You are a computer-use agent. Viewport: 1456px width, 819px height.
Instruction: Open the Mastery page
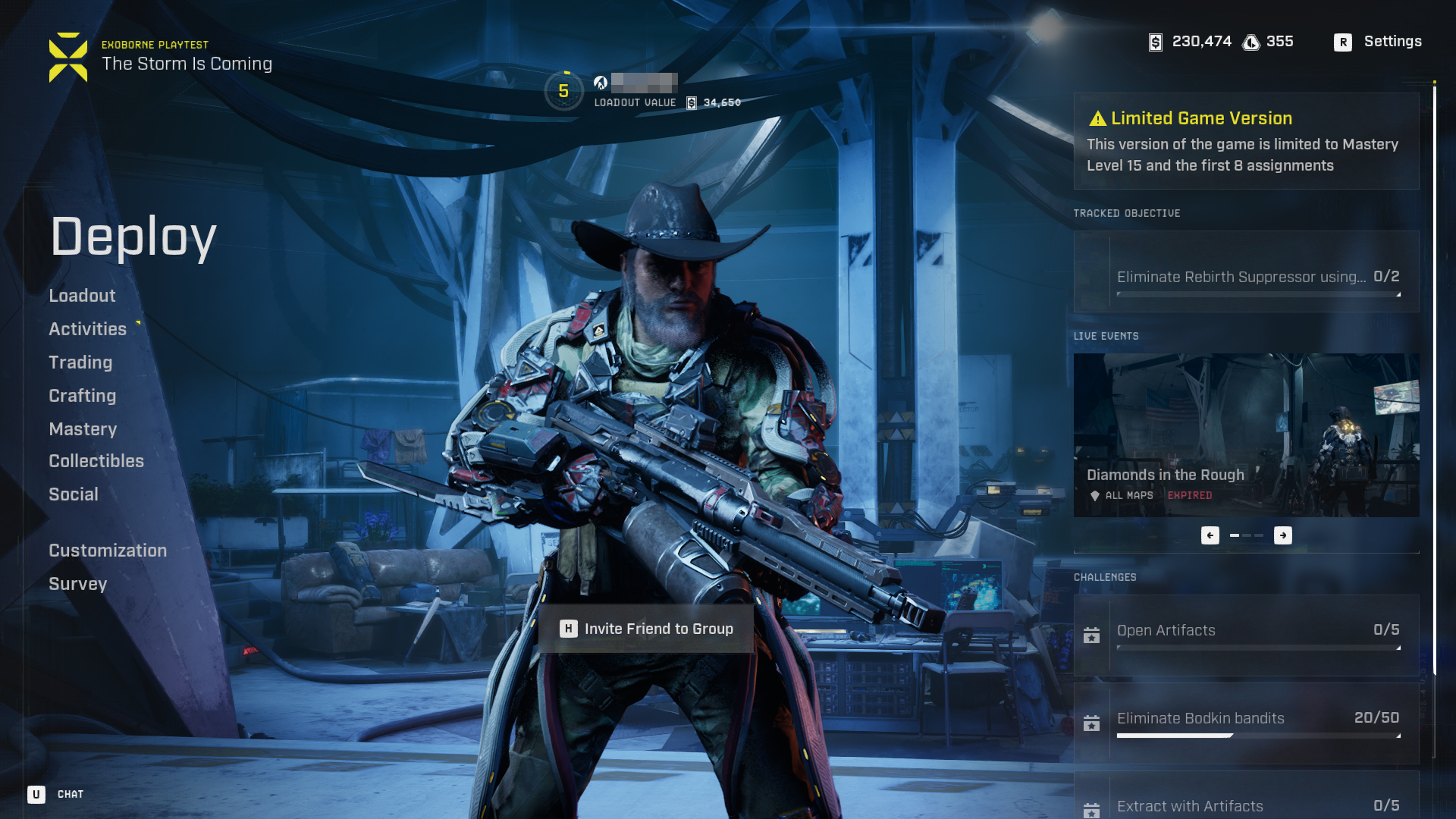83,429
